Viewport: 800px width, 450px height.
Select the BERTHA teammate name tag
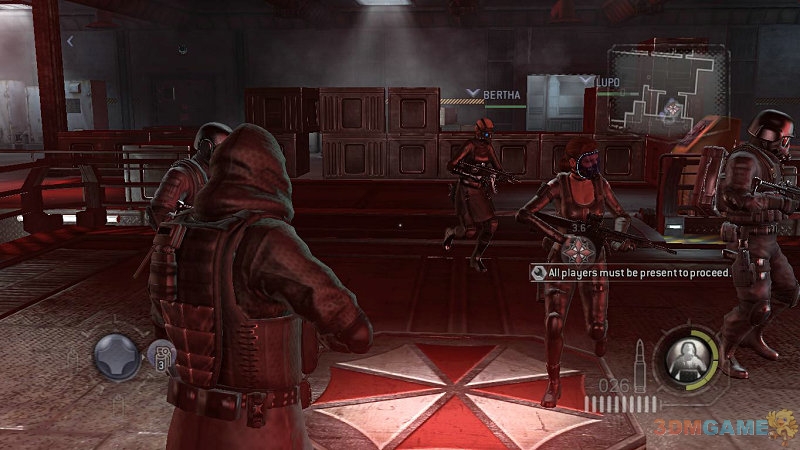tap(499, 95)
